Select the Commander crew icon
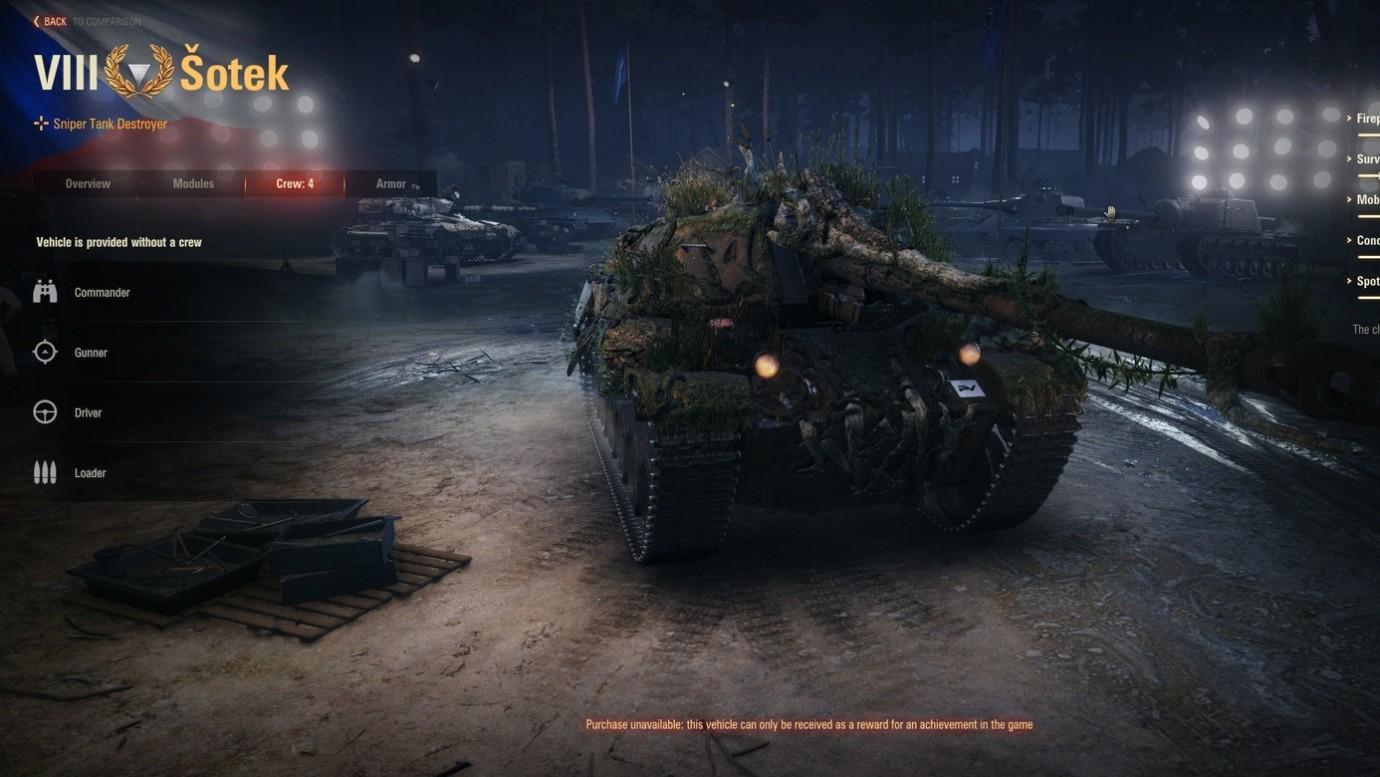Screen dimensions: 1380x777 [x=44, y=291]
